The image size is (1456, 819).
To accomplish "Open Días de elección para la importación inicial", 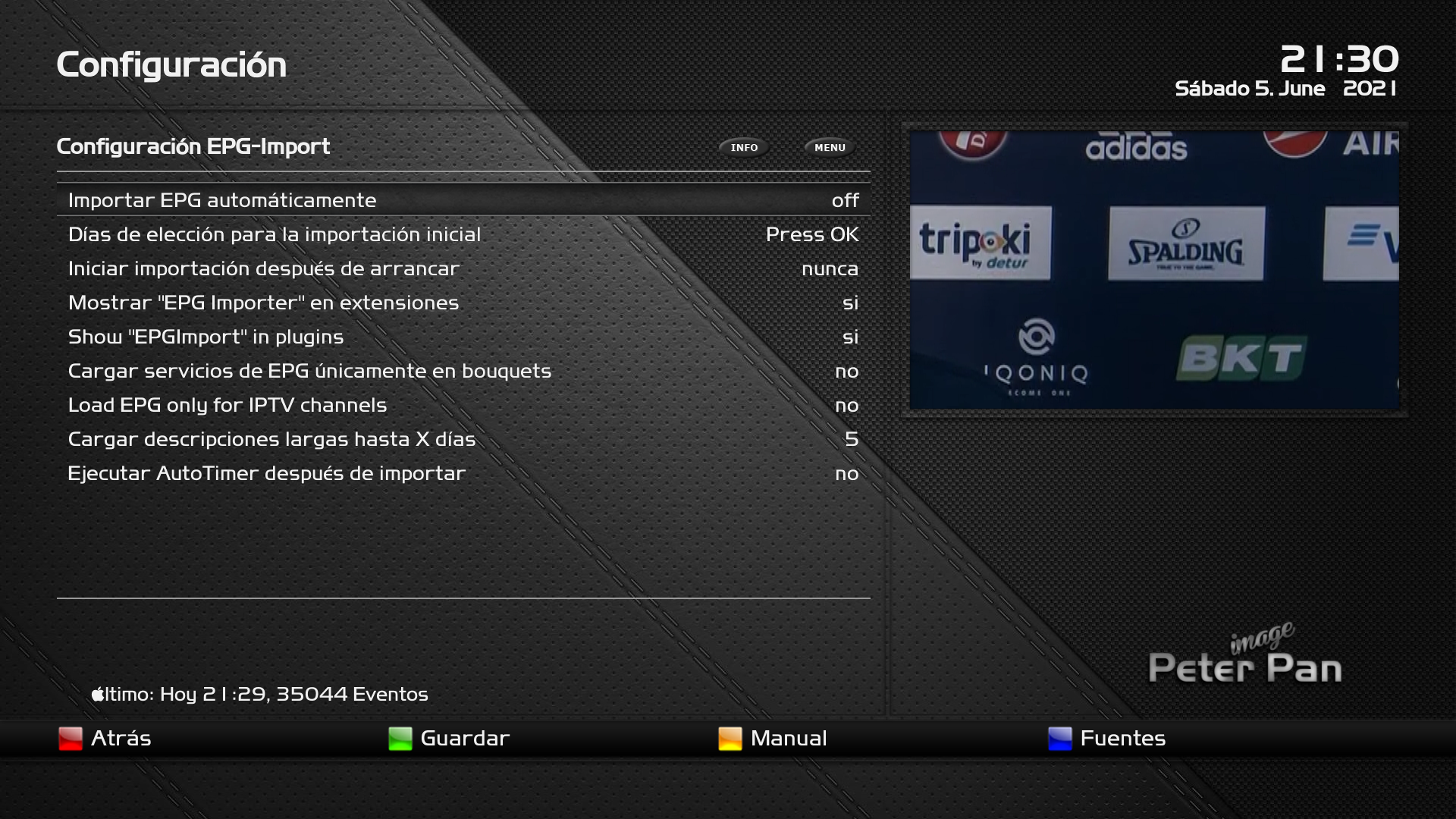I will coord(463,234).
